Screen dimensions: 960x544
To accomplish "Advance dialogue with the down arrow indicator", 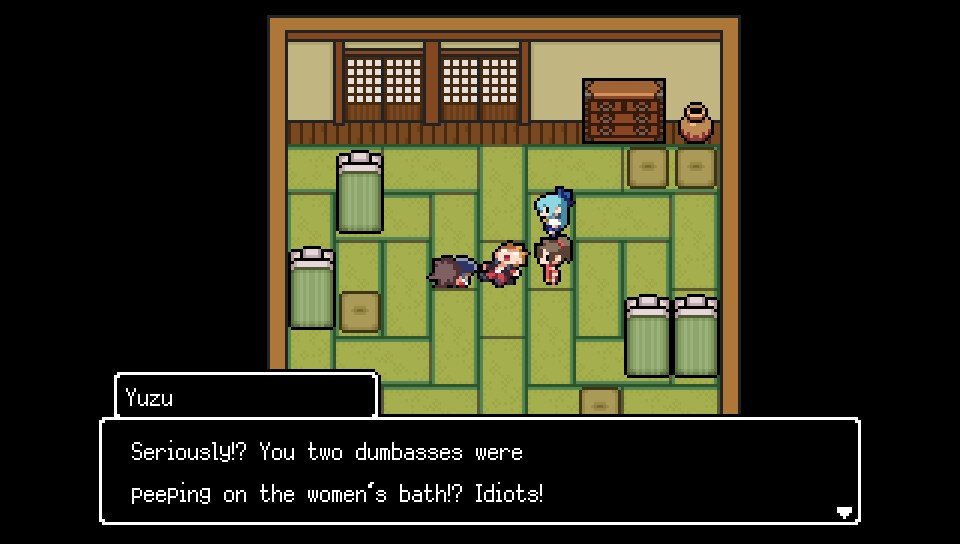I will coord(844,512).
